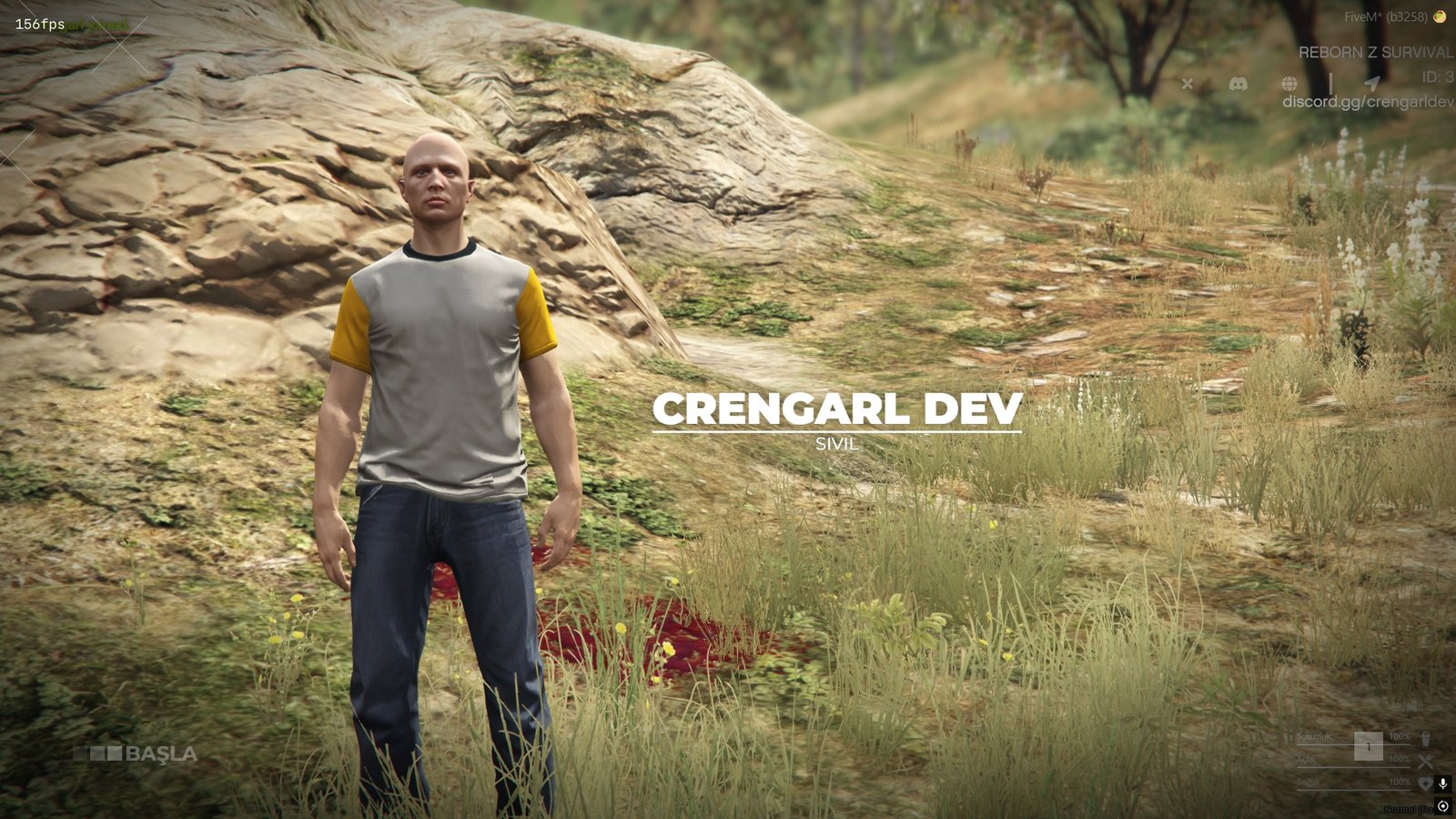
Task: Mute the microphone icon
Action: coord(1443,784)
